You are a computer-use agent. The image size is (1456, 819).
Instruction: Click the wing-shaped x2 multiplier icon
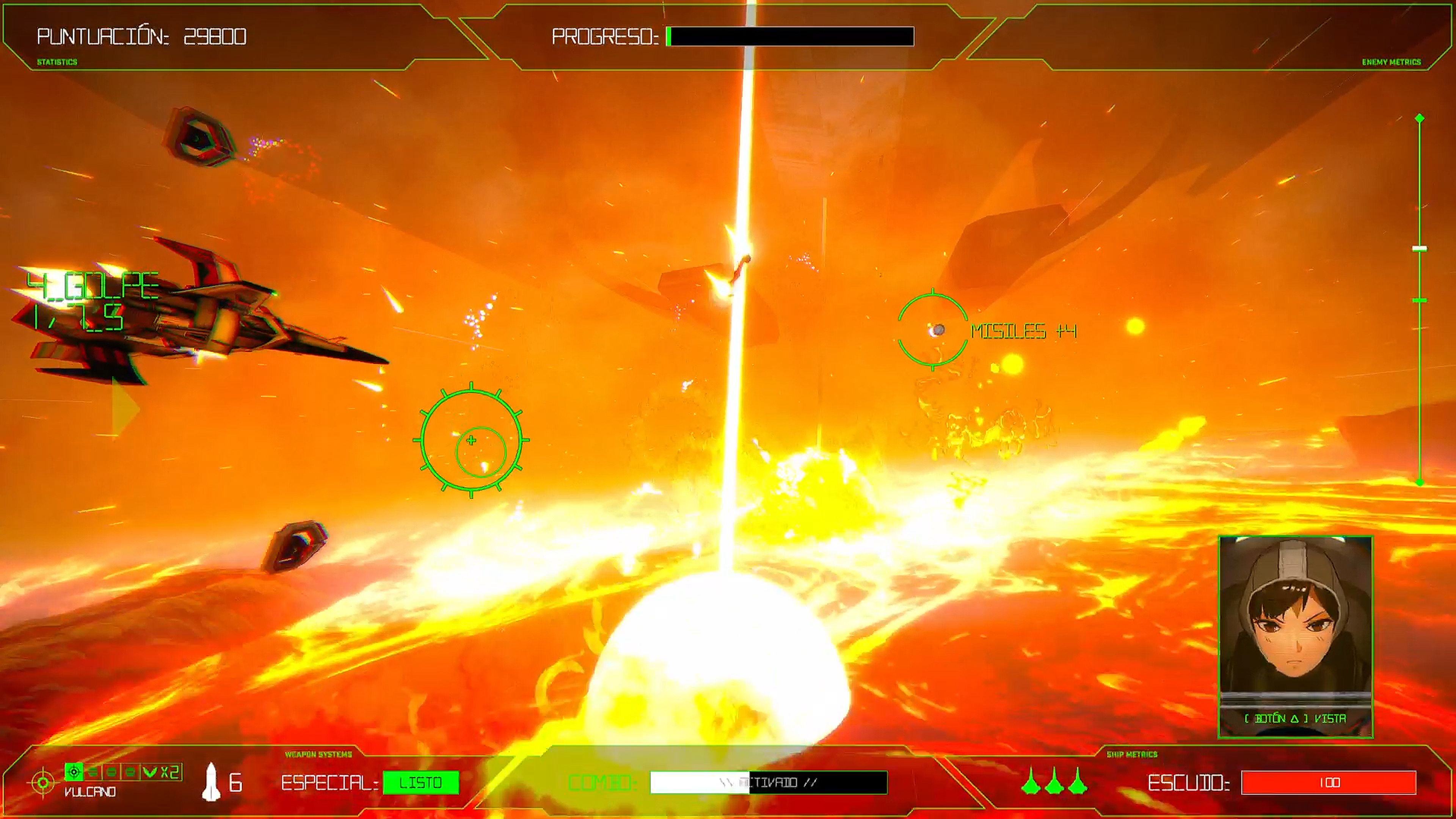pyautogui.click(x=150, y=772)
